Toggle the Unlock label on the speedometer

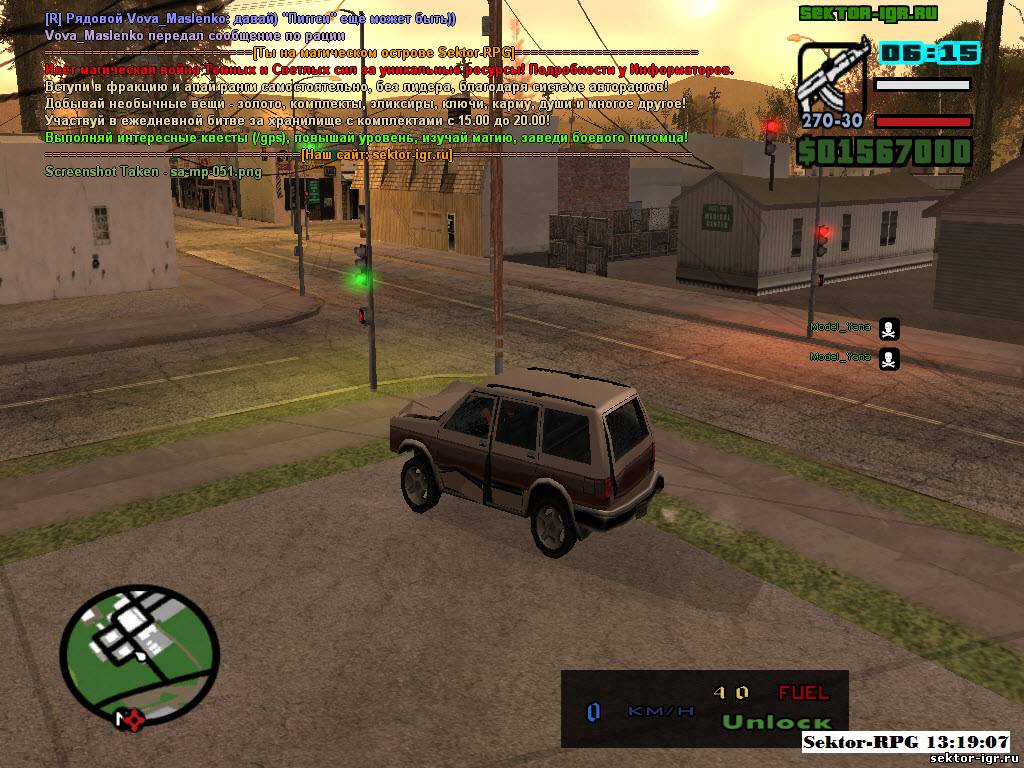777,722
